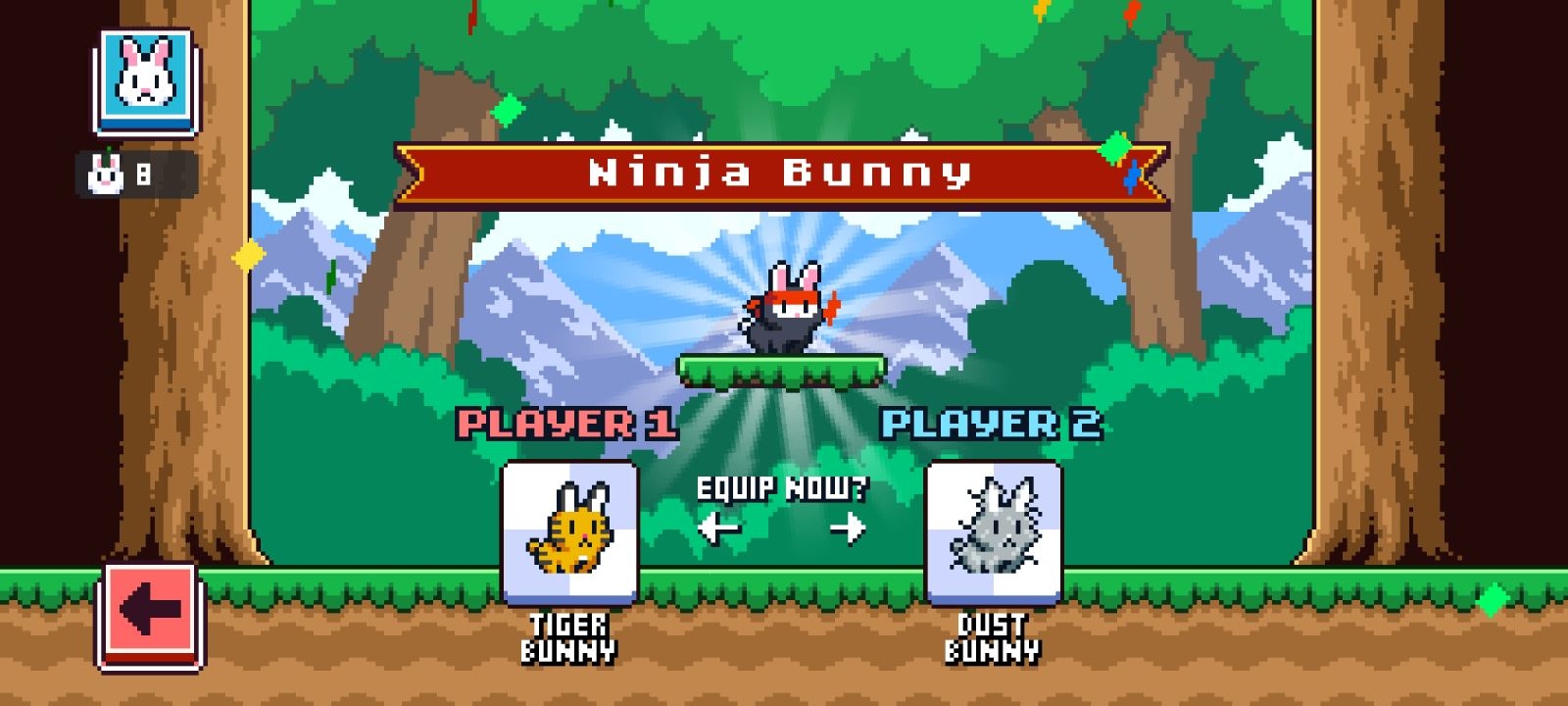Select the Player 2 label
This screenshot has height=706, width=1568.
pyautogui.click(x=995, y=424)
